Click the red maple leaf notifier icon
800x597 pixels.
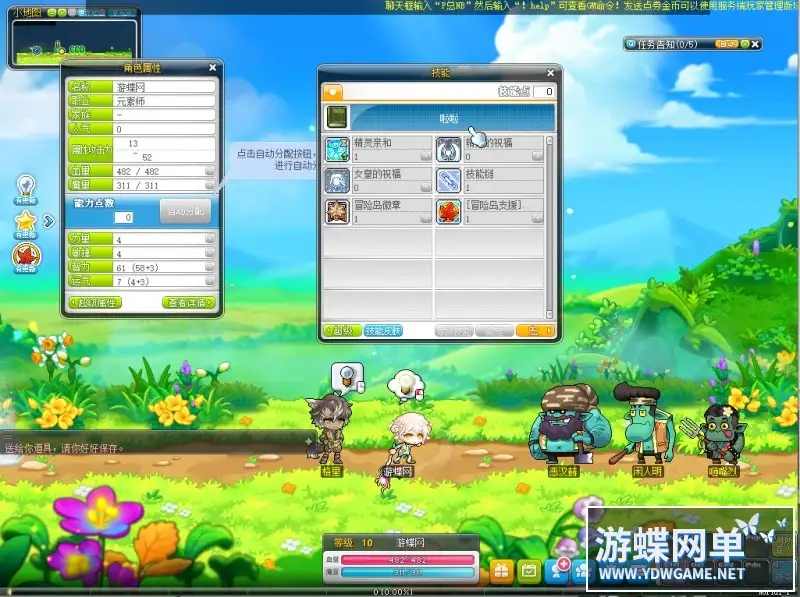click(25, 257)
